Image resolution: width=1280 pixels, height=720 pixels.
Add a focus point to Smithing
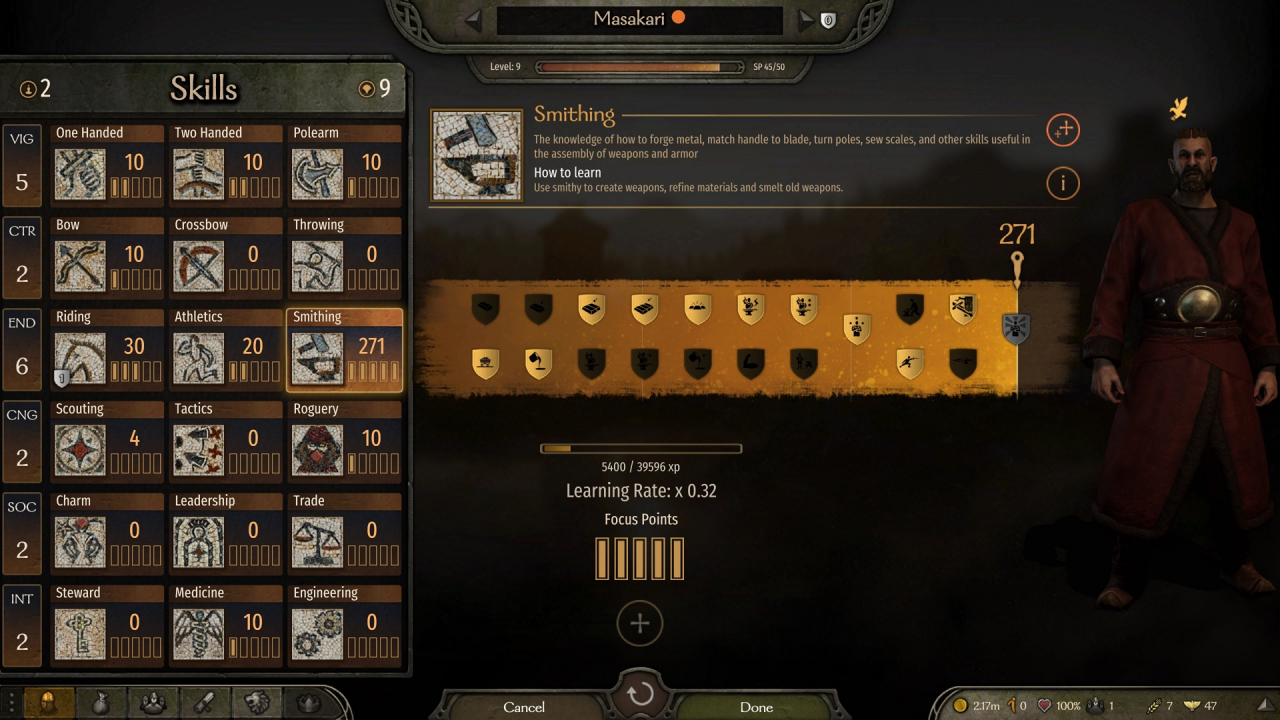pos(640,624)
